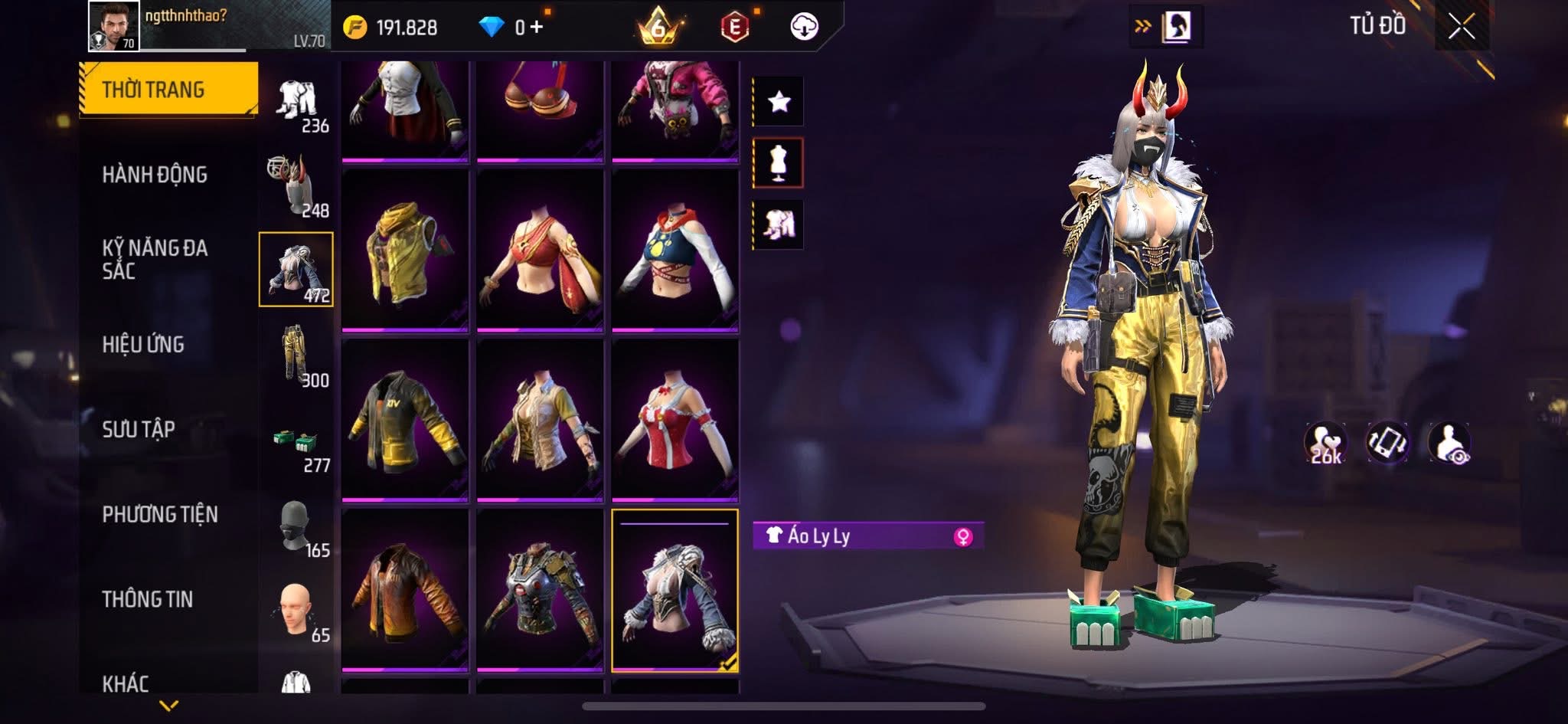Tap the rotate phone icon
Screen dimensions: 1568x724
[x=1387, y=443]
